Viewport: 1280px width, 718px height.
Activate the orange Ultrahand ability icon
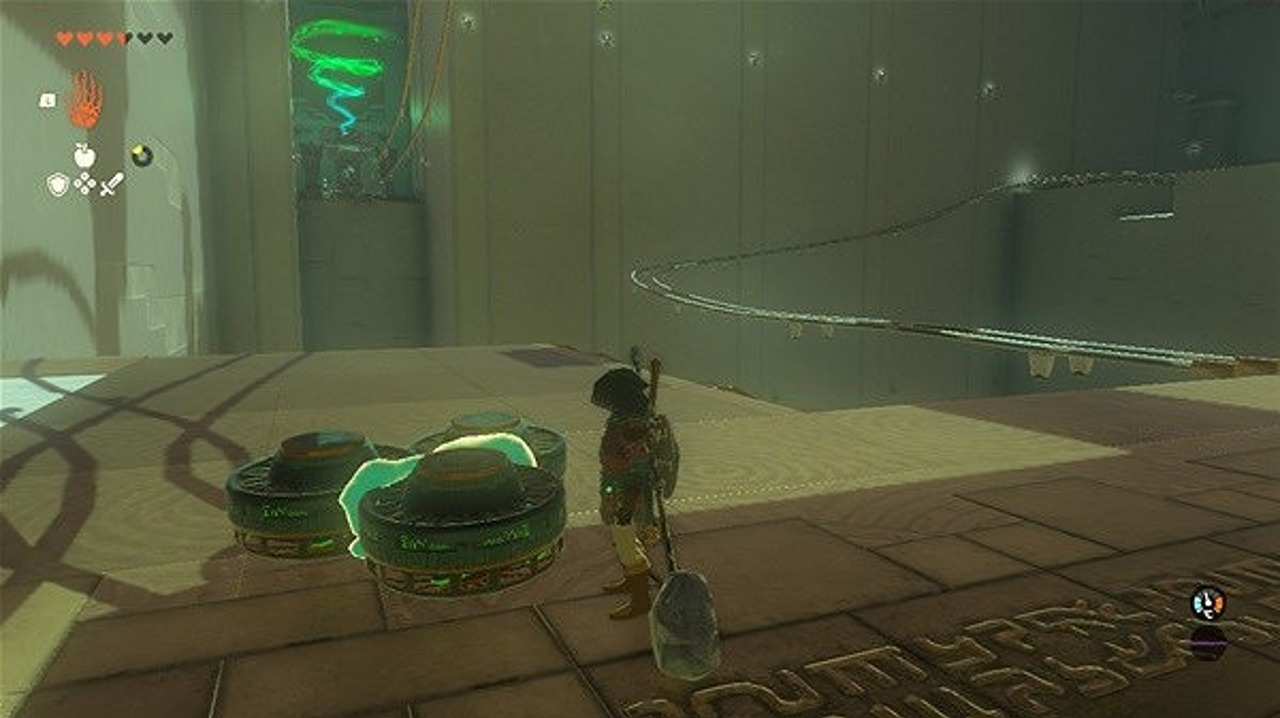(x=85, y=100)
